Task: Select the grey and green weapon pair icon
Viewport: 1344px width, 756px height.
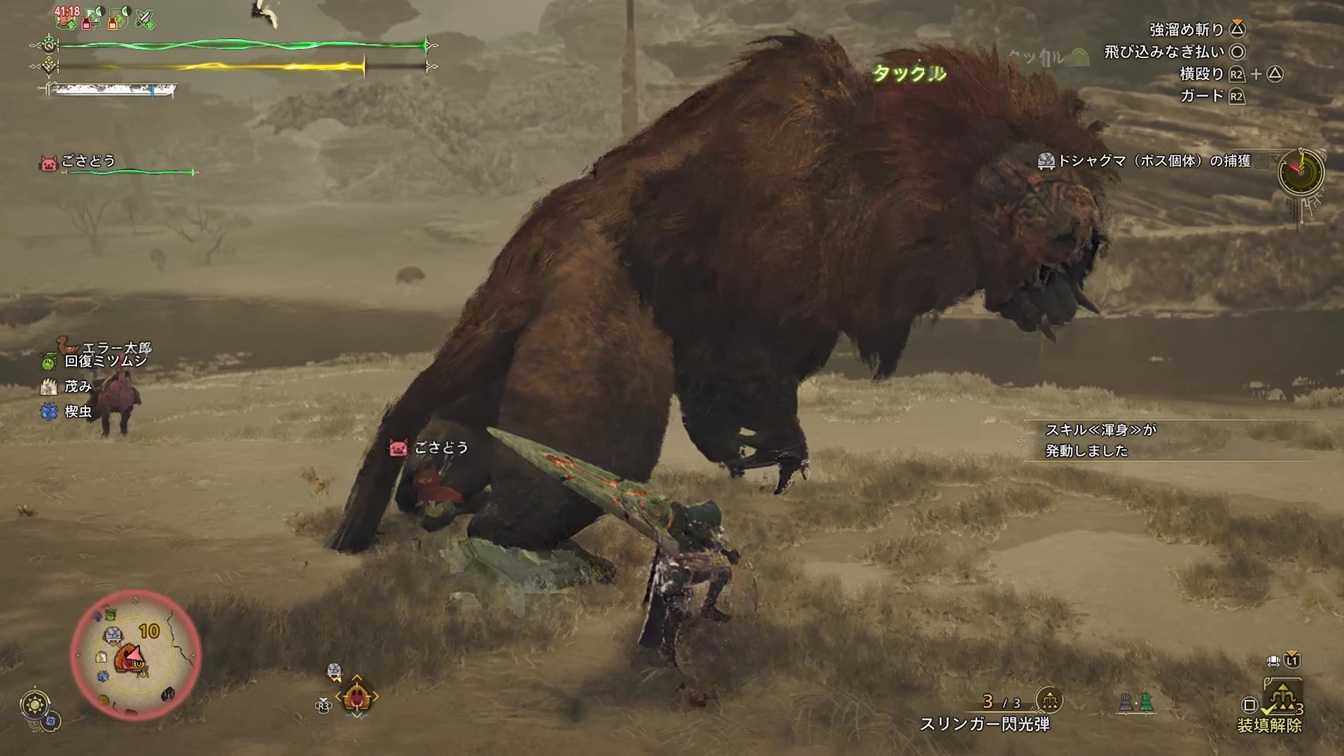Action: point(1137,702)
